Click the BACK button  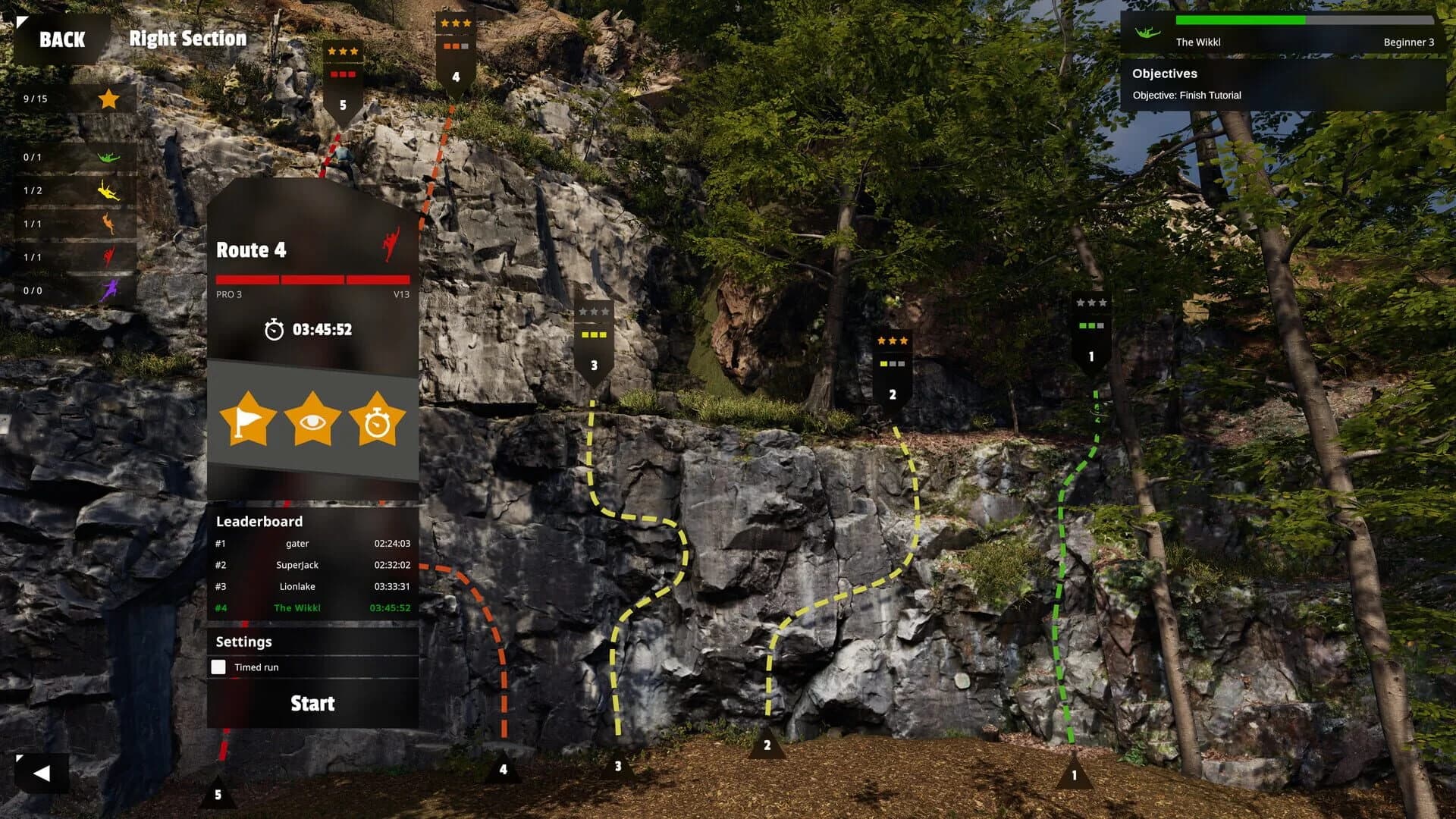tap(61, 39)
